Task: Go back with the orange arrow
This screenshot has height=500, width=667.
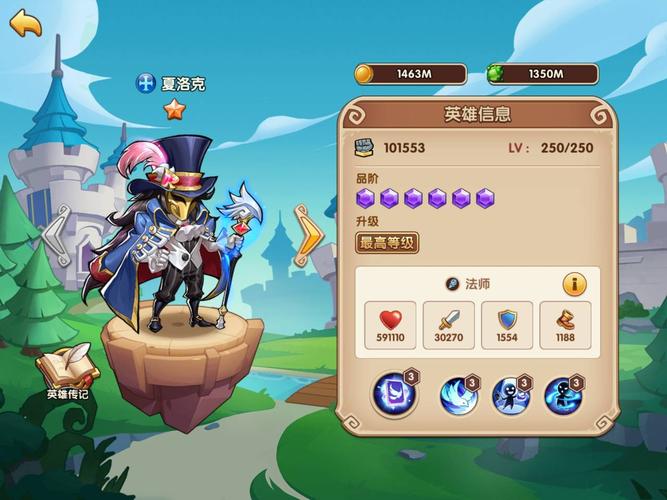Action: click(x=25, y=23)
